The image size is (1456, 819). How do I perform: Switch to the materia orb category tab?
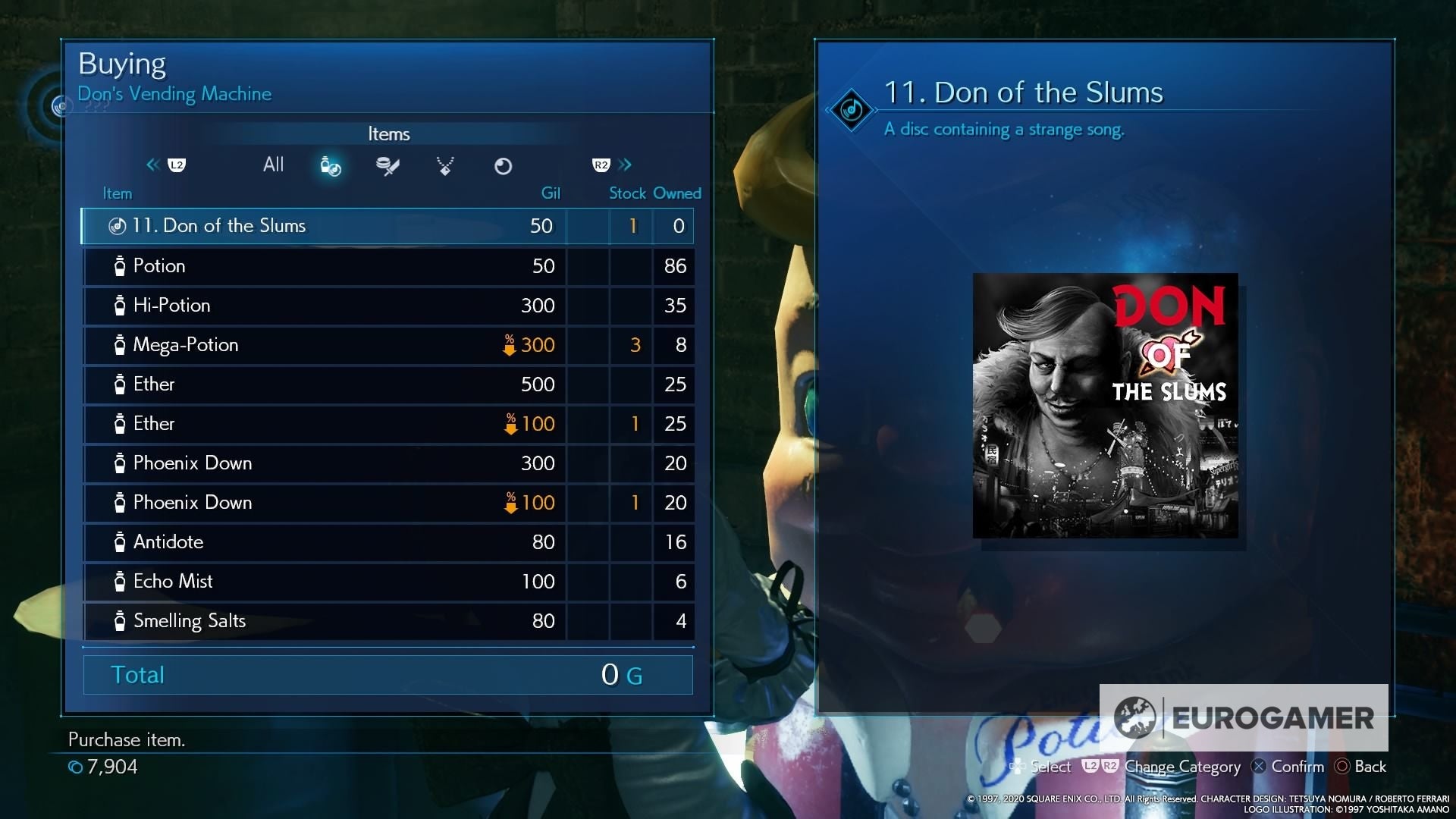503,166
